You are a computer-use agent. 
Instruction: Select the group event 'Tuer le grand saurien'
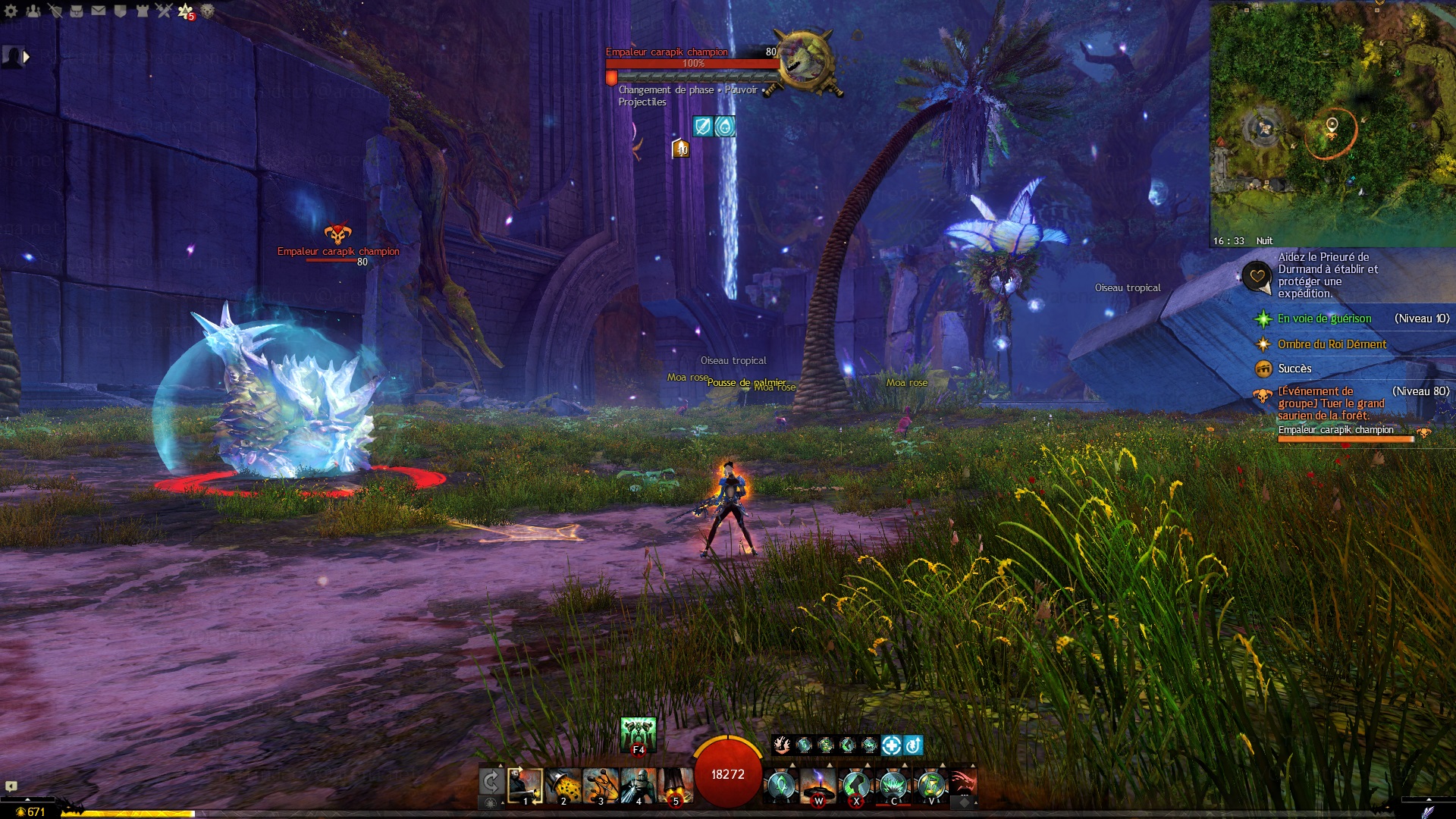tap(1331, 403)
